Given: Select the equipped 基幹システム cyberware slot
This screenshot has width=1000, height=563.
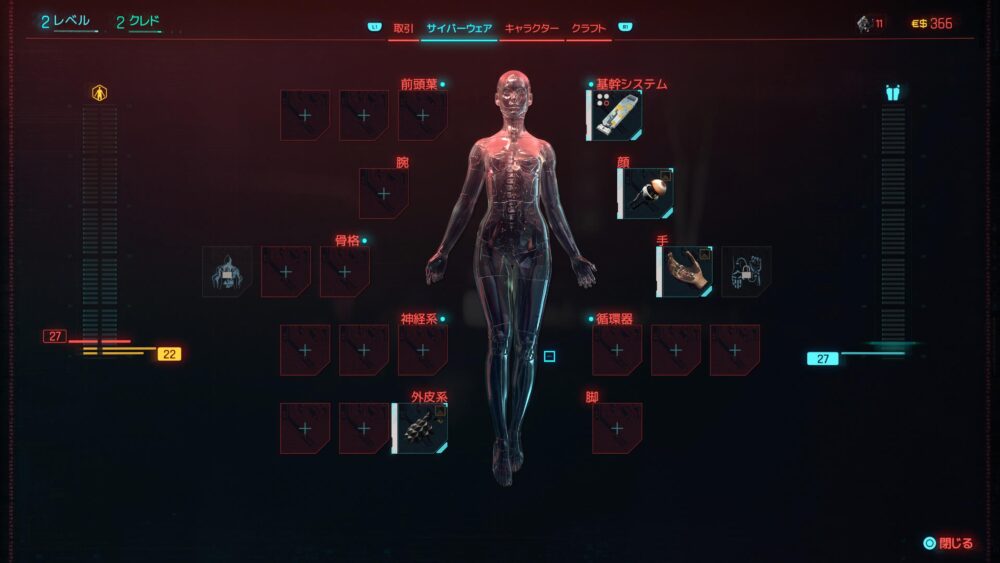Looking at the screenshot, I should (614, 115).
